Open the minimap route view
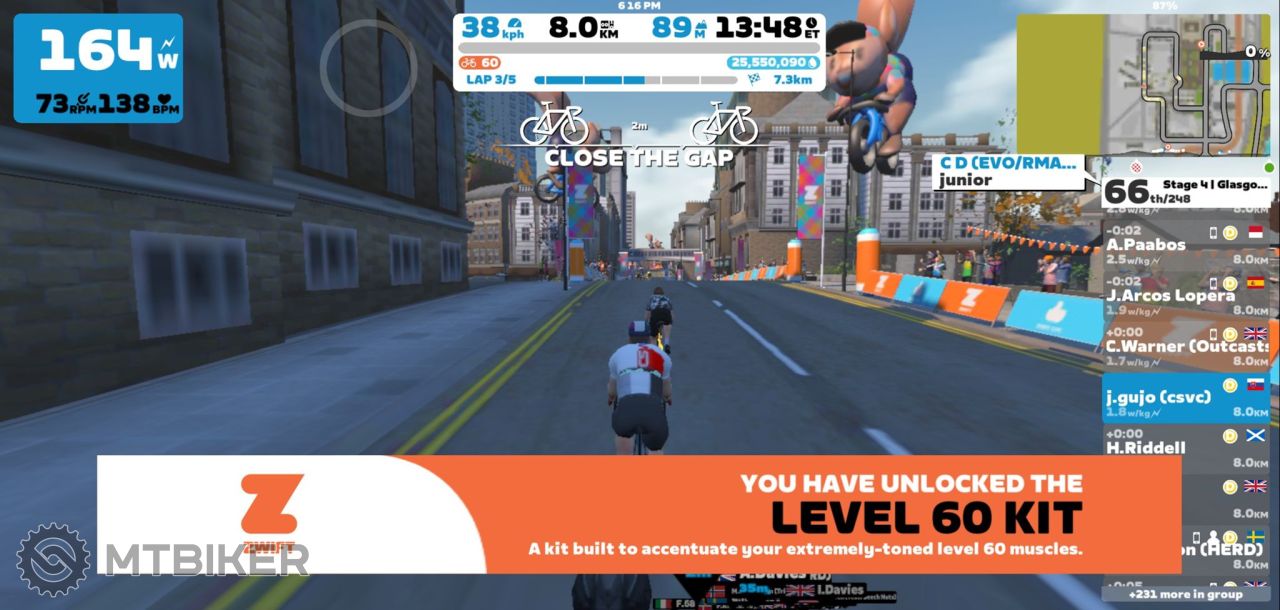This screenshot has height=610, width=1280. [1144, 84]
